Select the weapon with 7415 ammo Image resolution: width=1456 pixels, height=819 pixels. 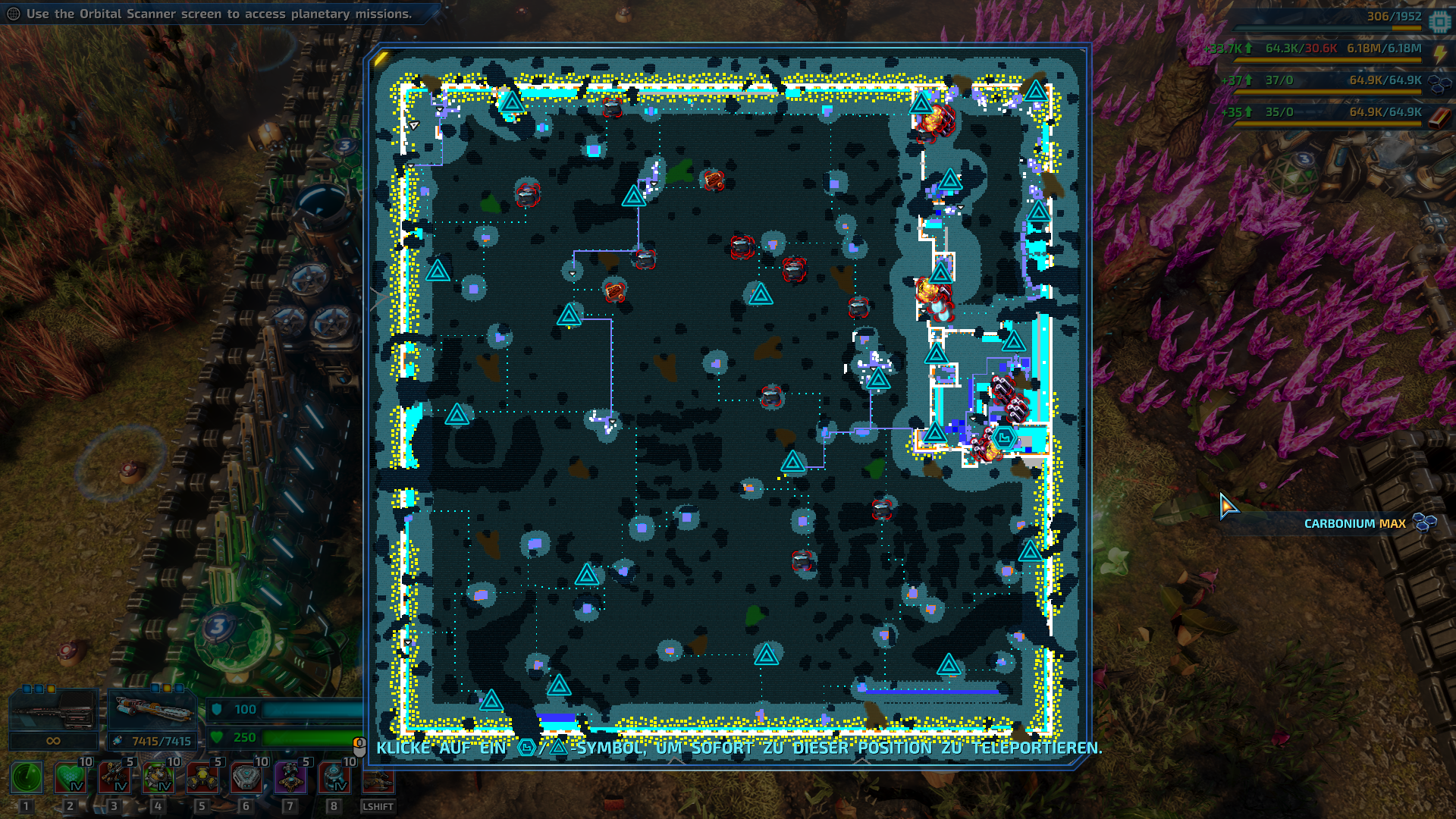152,713
